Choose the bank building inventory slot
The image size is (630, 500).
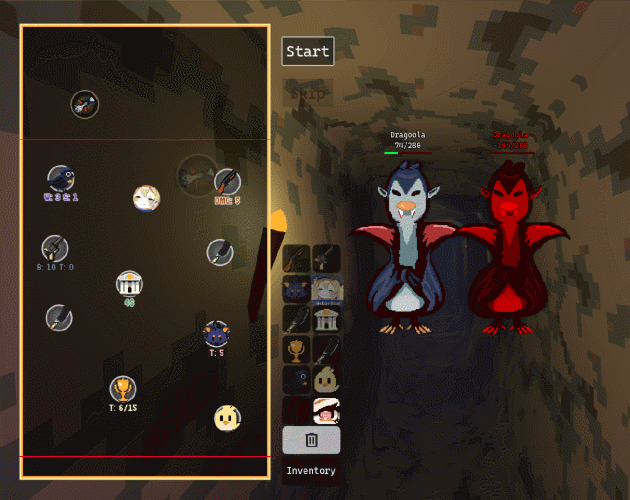click(326, 319)
